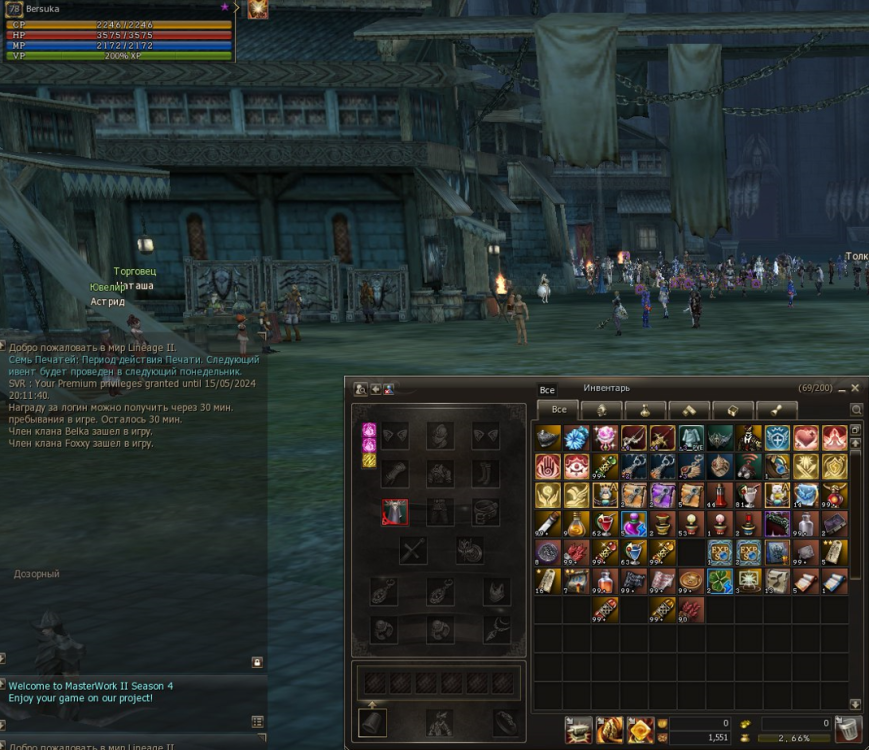Select the red open hand icon

(548, 467)
